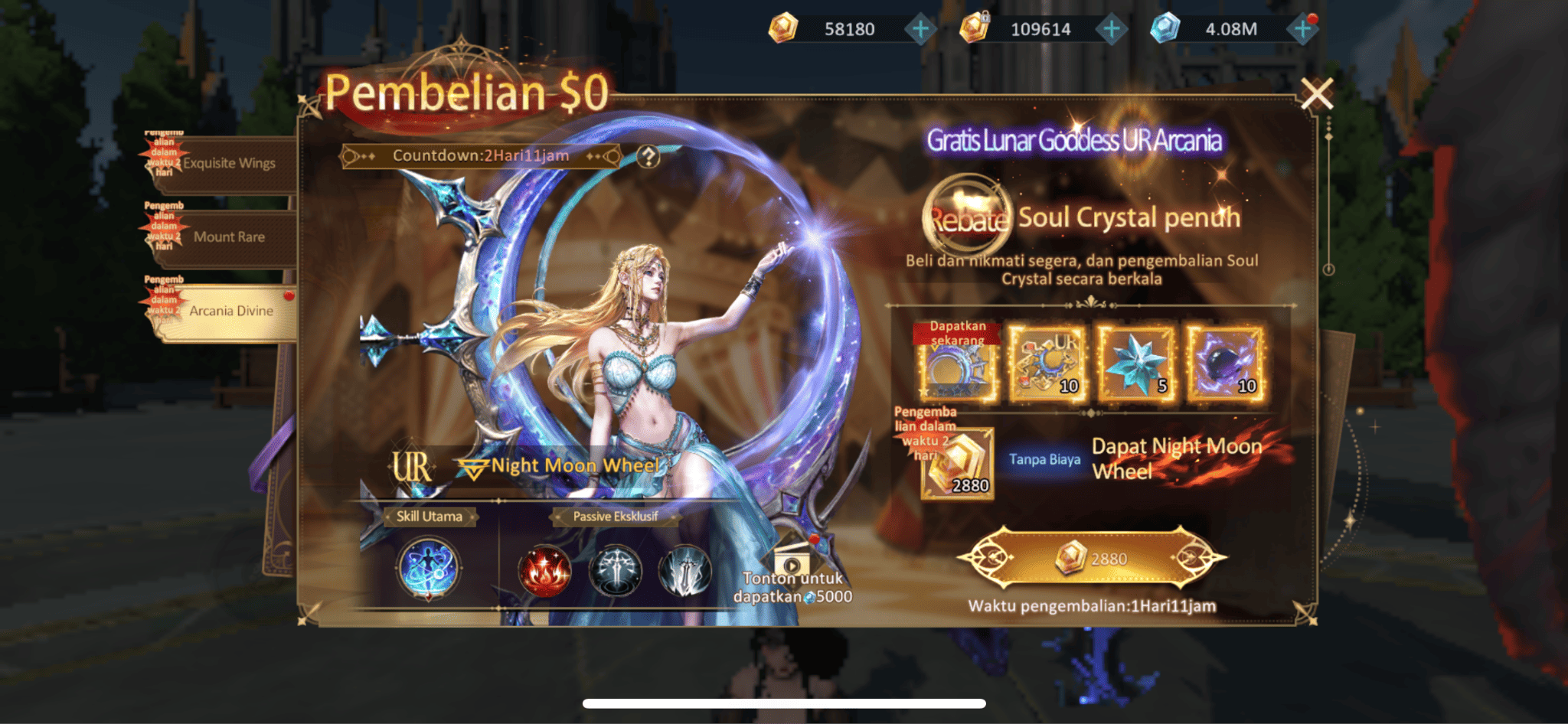The image size is (1568, 724).
Task: Add bound gold next to 109614
Action: 1111,30
